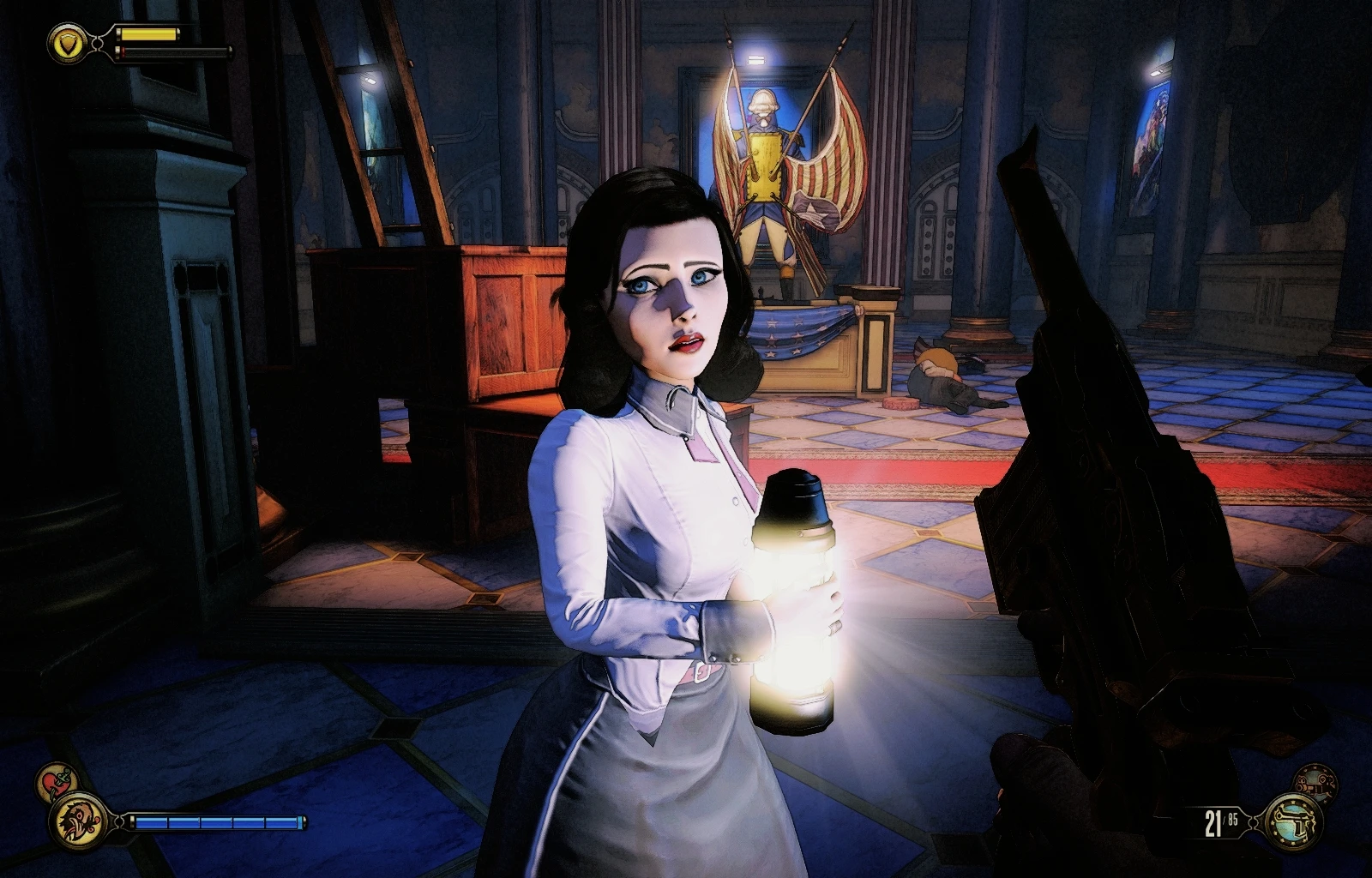Switch to the heart-and-dagger vigor icon
The image size is (1372, 878).
tap(57, 782)
